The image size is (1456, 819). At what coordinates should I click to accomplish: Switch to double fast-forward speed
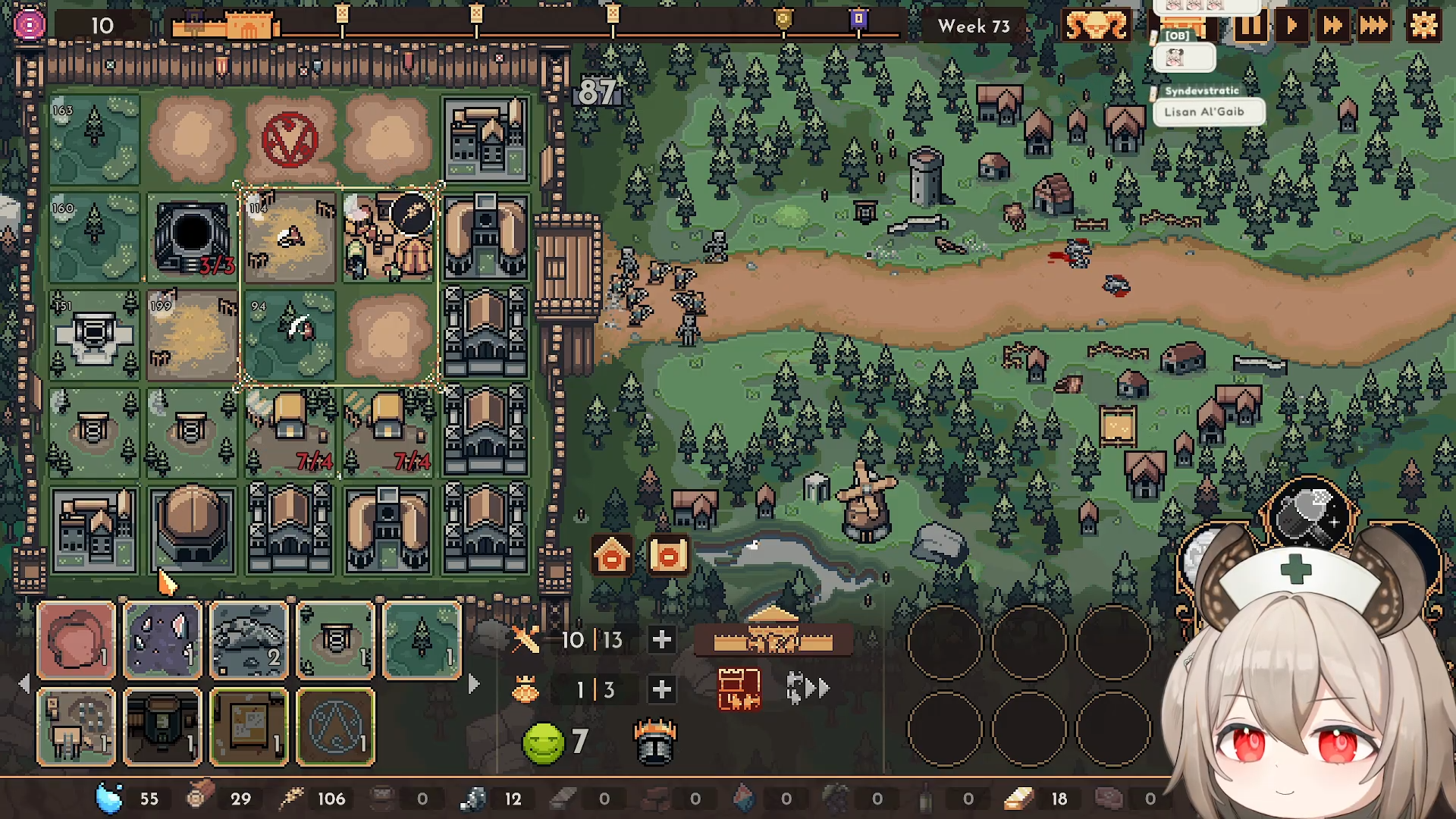[x=1332, y=27]
